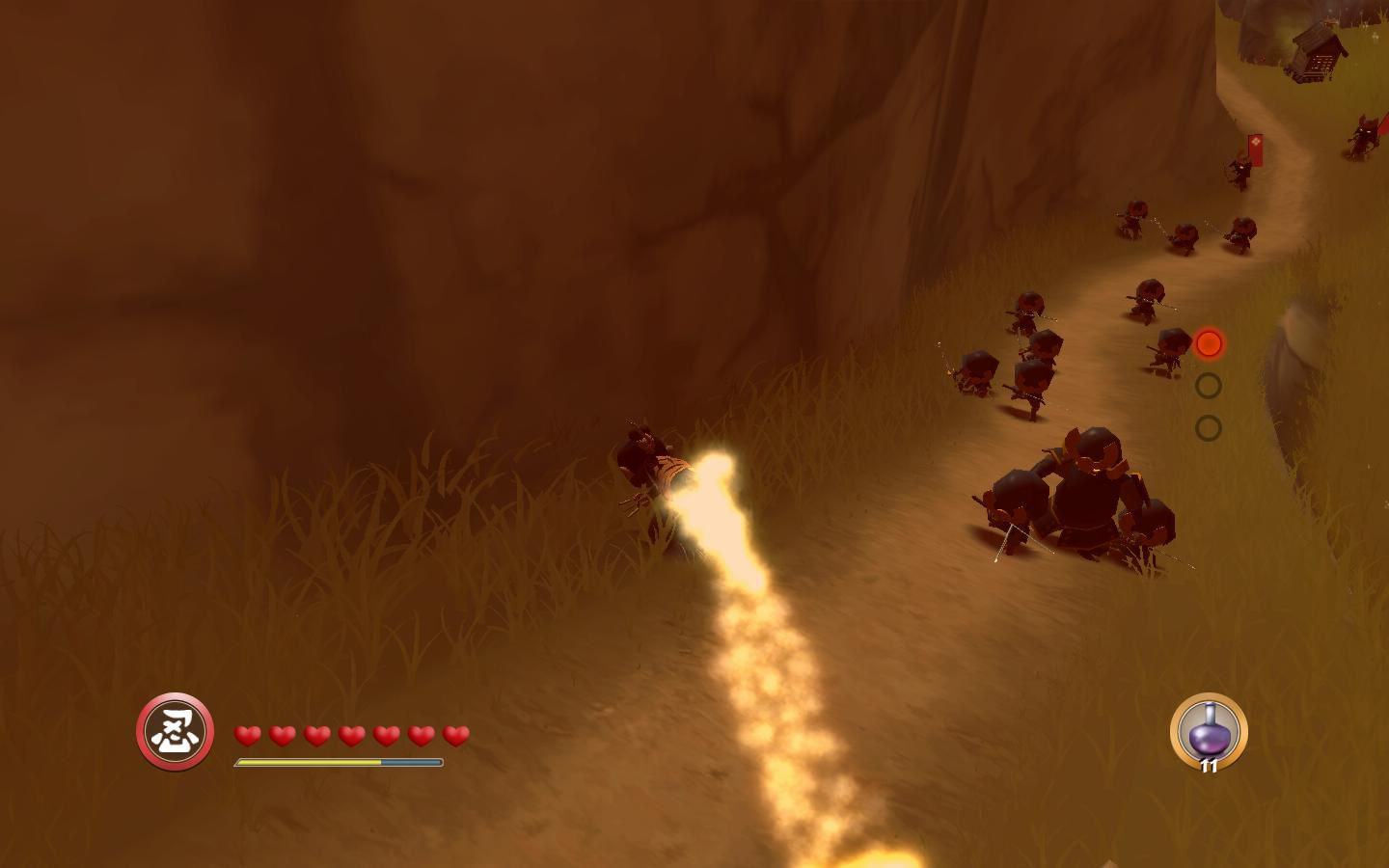Click the glowing red circle indicator
Screen dimensions: 1389x868
point(1209,343)
